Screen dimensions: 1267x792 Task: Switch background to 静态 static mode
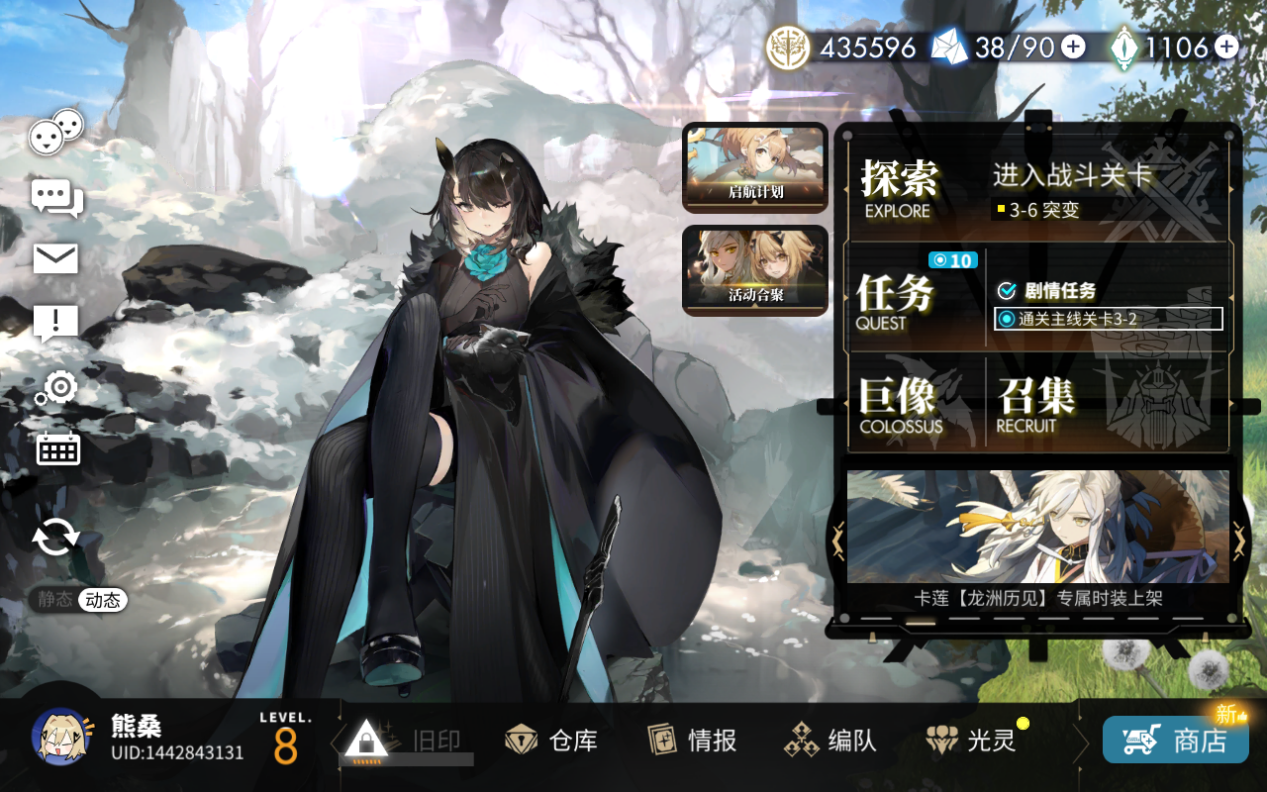pos(55,600)
